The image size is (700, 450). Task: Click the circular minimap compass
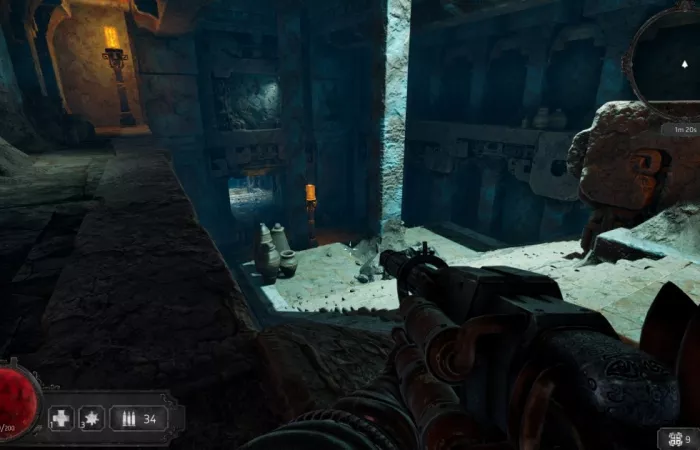667,62
